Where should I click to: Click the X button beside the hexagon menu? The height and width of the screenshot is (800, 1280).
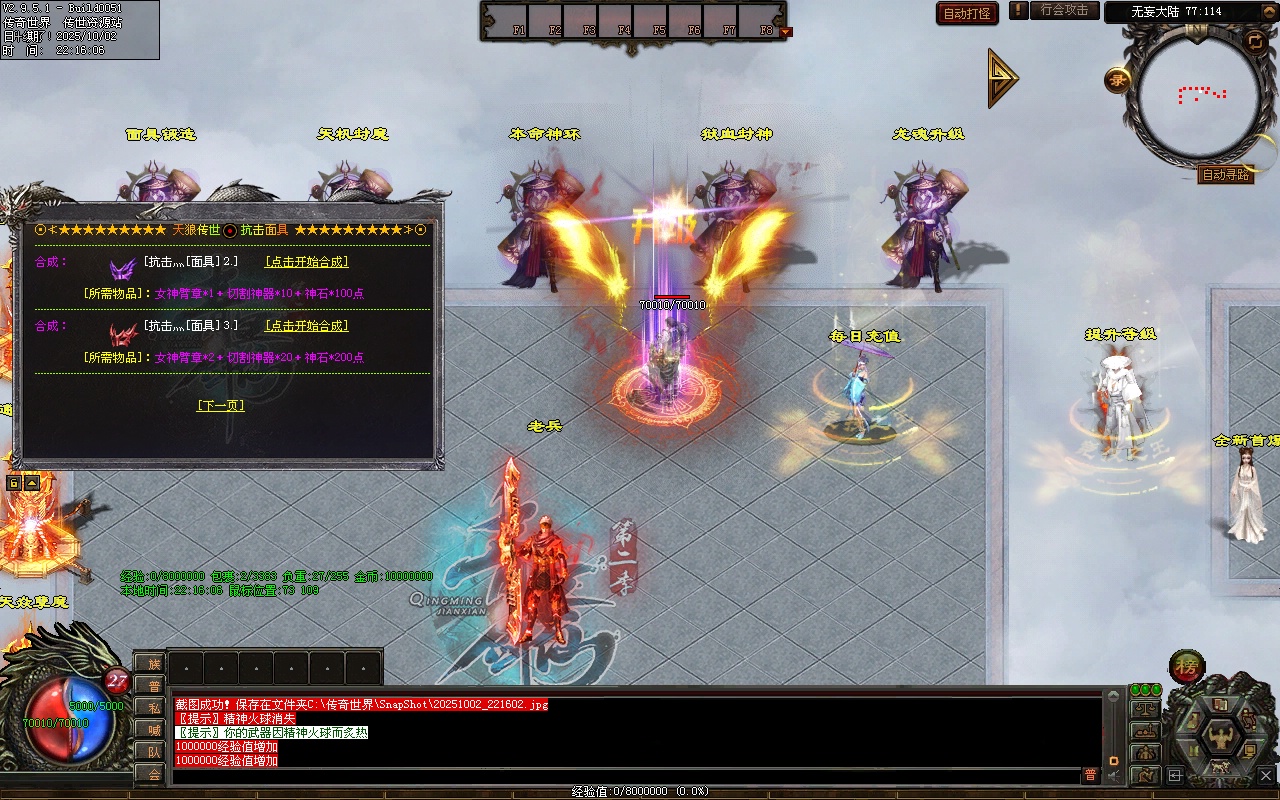click(1266, 775)
